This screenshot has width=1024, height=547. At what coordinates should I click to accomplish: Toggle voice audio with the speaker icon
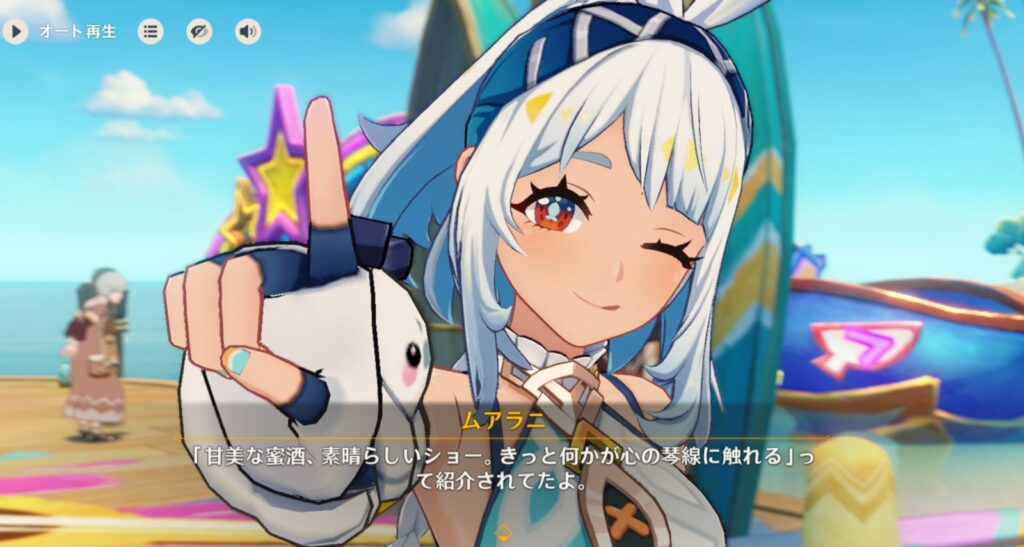248,31
